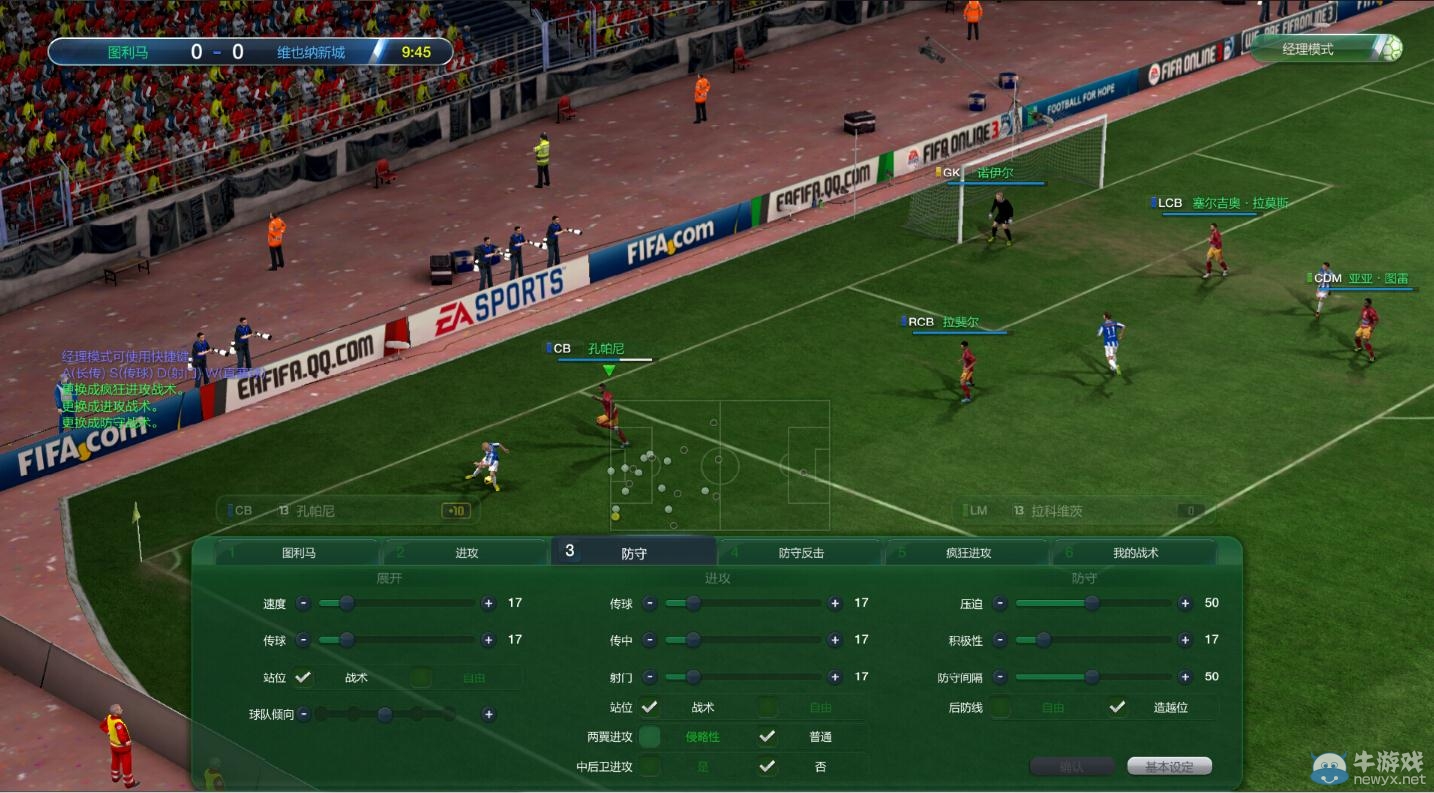Decrease 传球 in the 展开 column with -
Screen dimensions: 1434x793
click(303, 640)
